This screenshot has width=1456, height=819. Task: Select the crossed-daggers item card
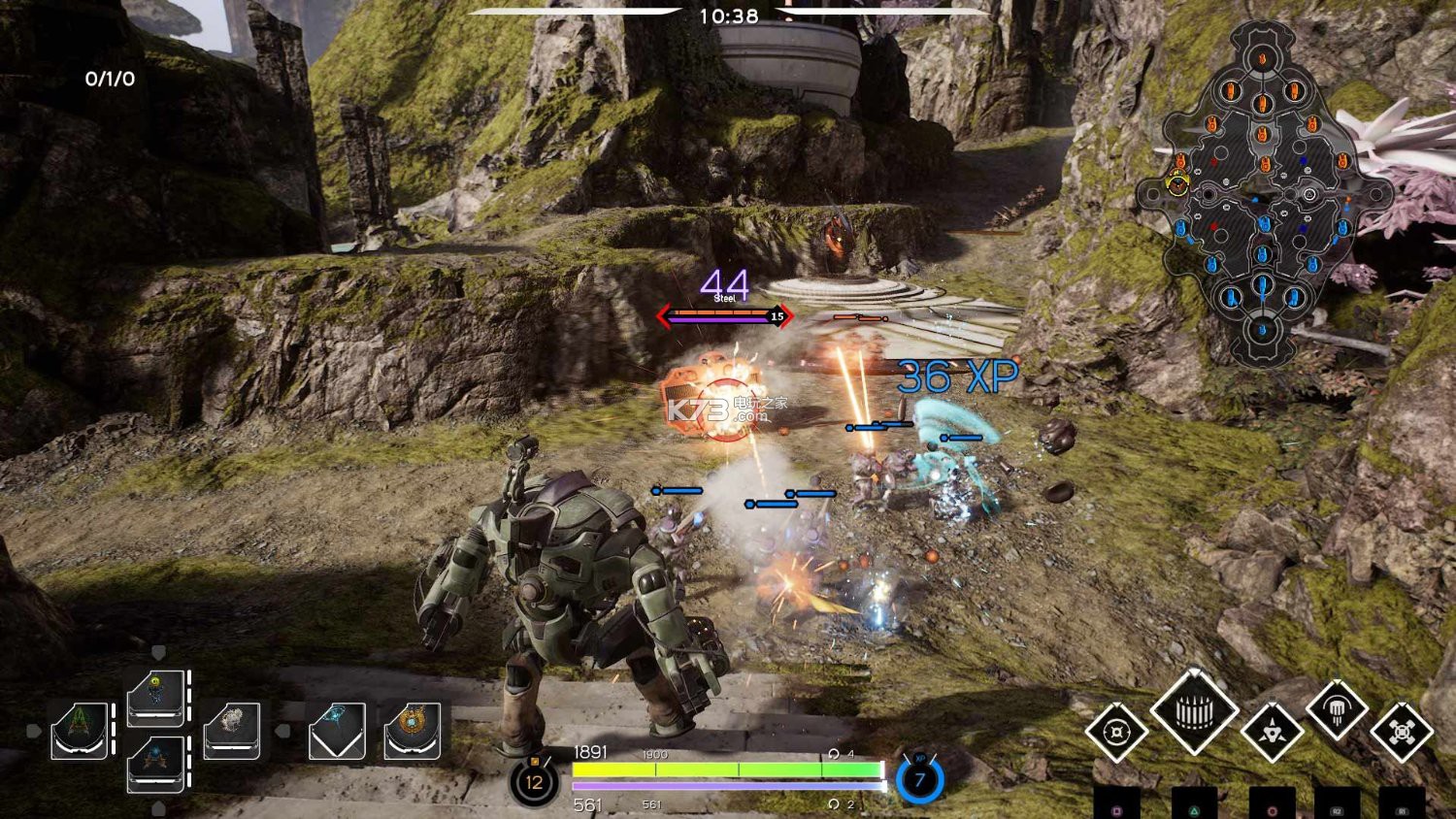tap(157, 767)
